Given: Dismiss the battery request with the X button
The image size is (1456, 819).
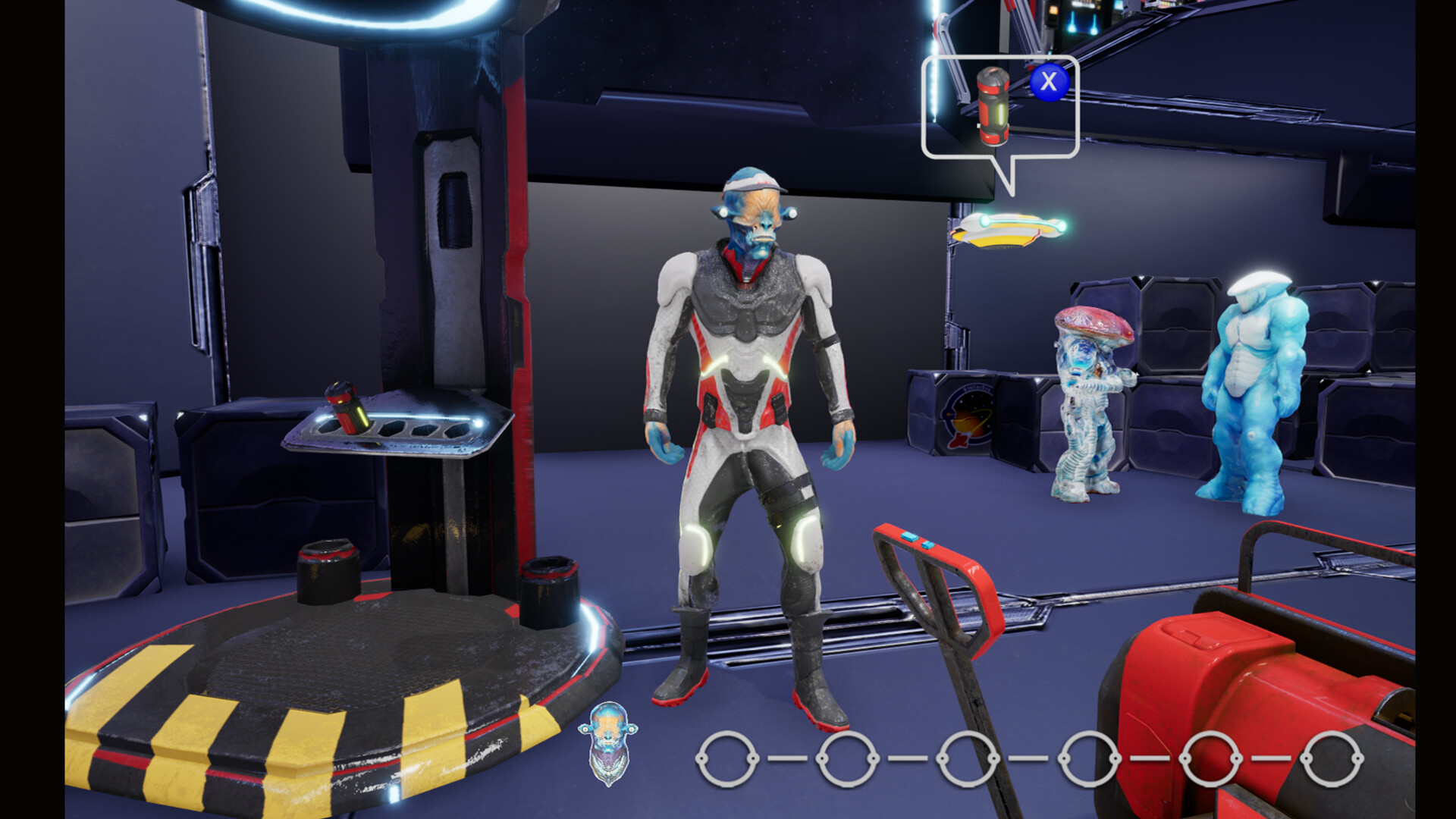Looking at the screenshot, I should tap(1049, 83).
